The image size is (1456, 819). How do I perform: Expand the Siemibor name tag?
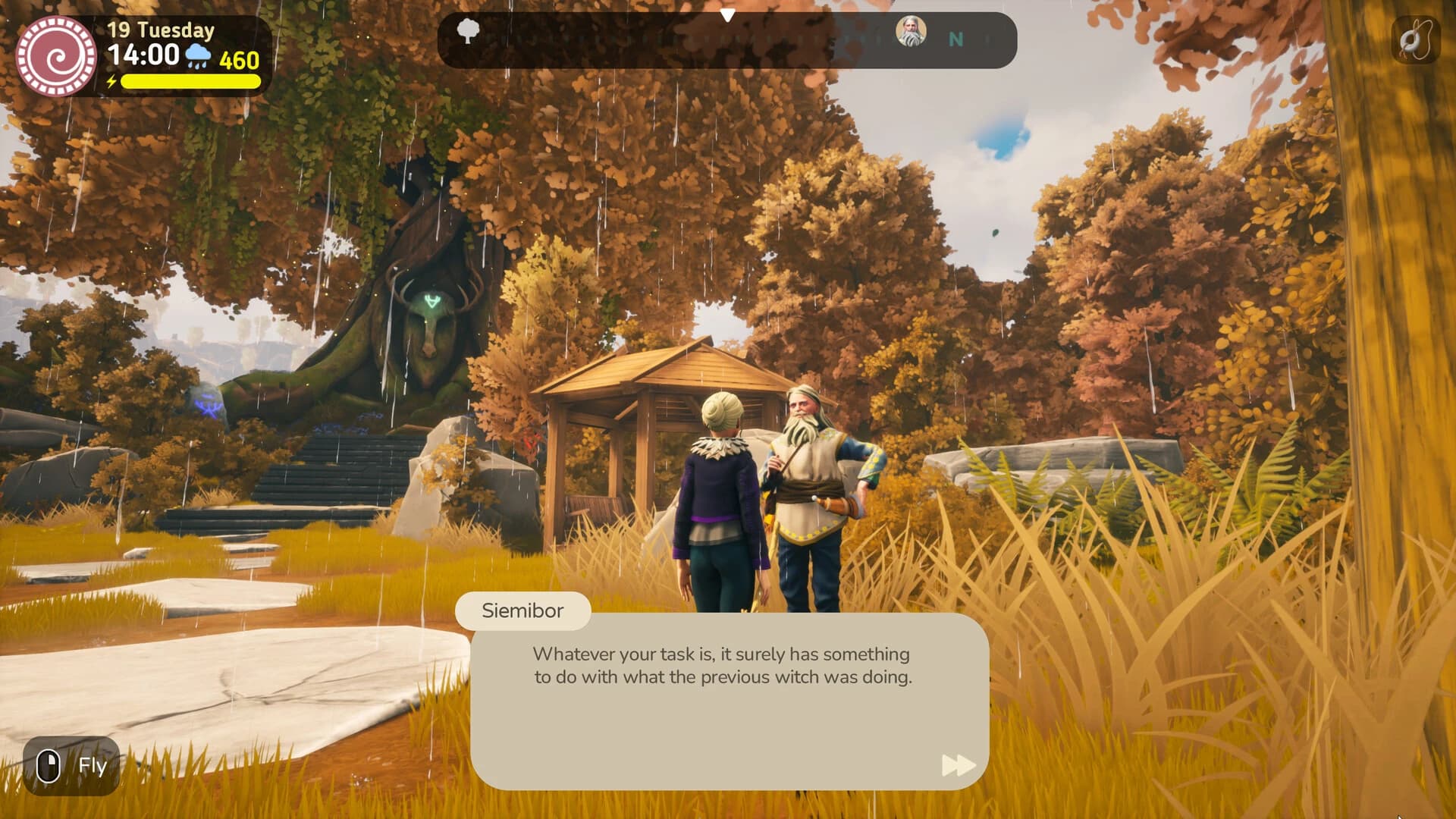(x=523, y=611)
